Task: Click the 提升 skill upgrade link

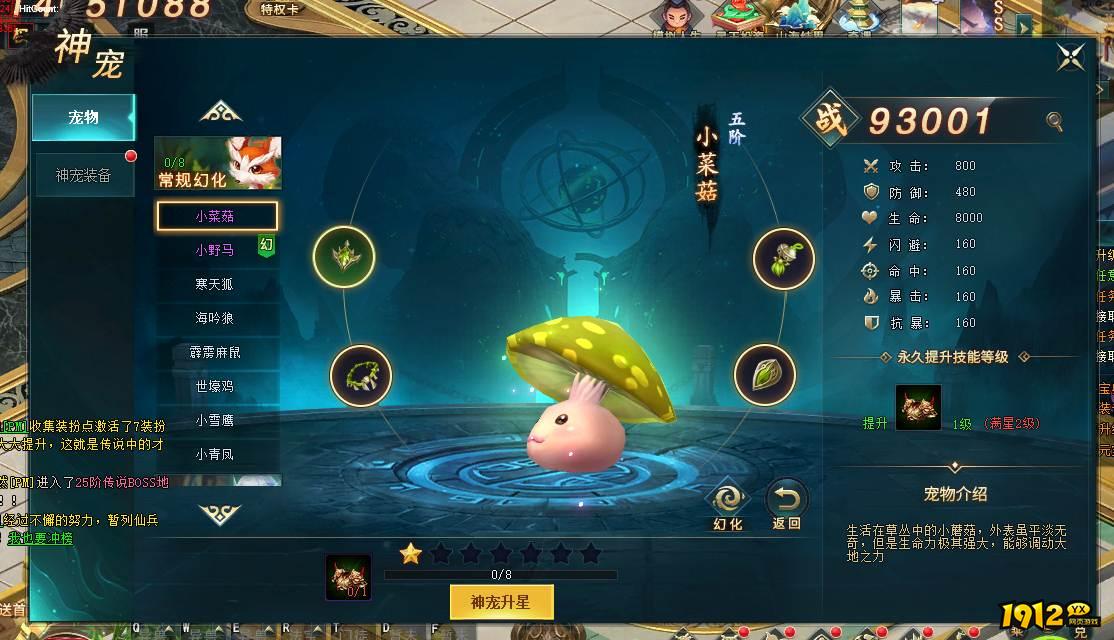Action: [x=875, y=423]
